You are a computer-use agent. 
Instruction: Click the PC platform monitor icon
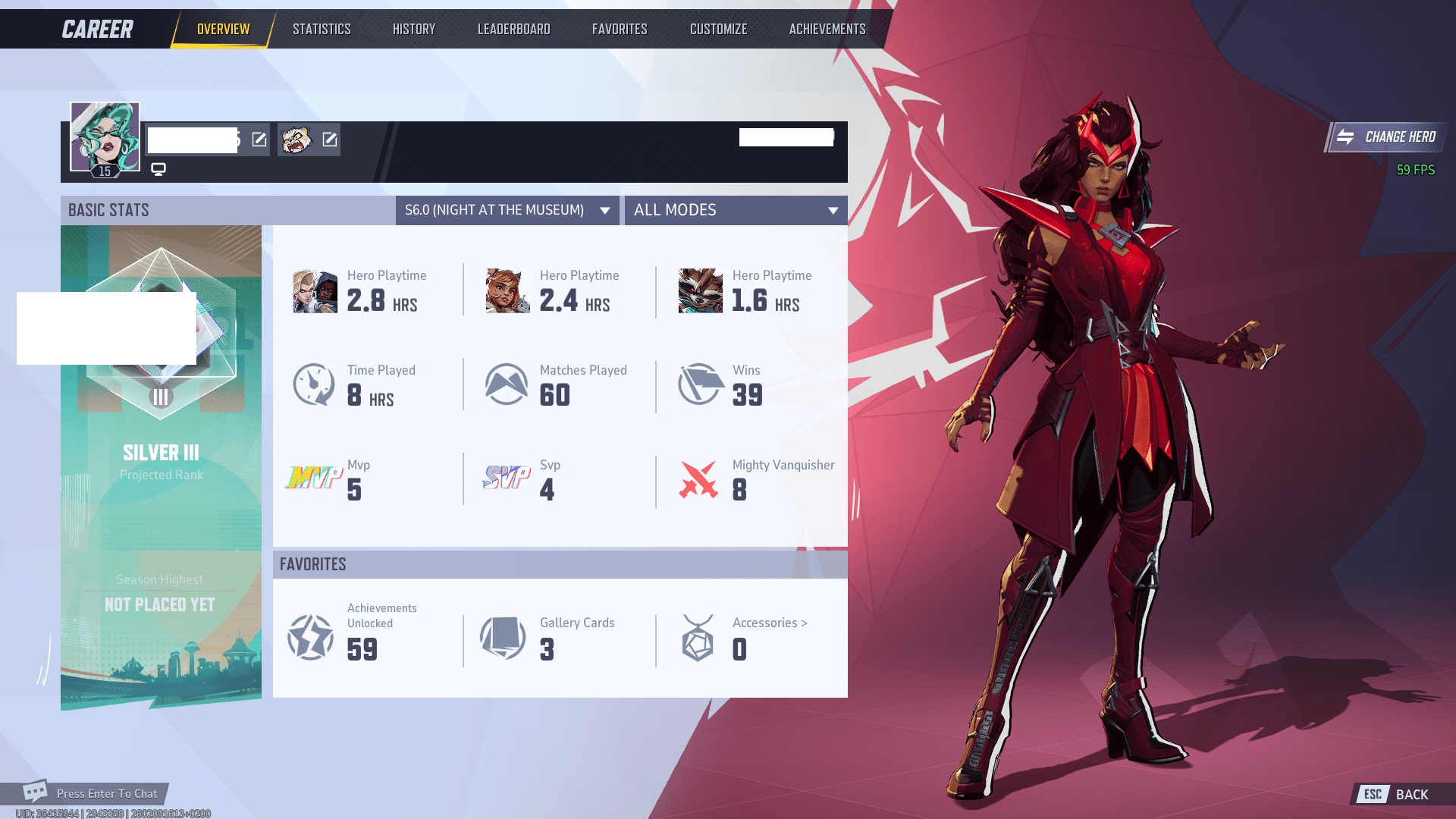pyautogui.click(x=158, y=168)
